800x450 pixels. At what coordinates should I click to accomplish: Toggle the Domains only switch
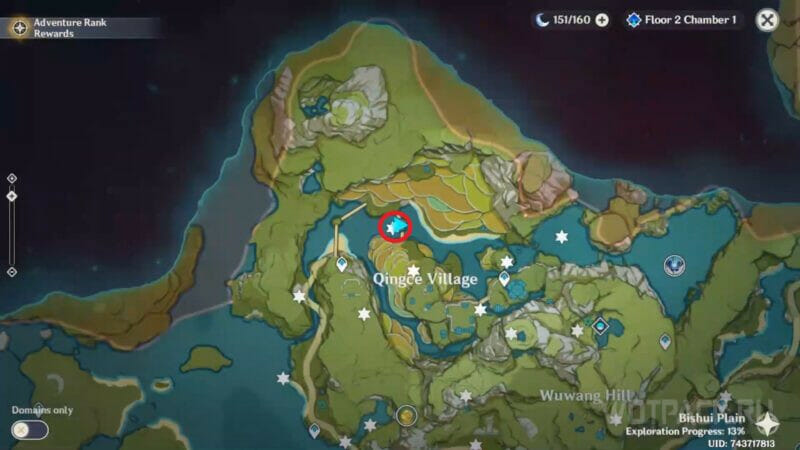[30, 429]
